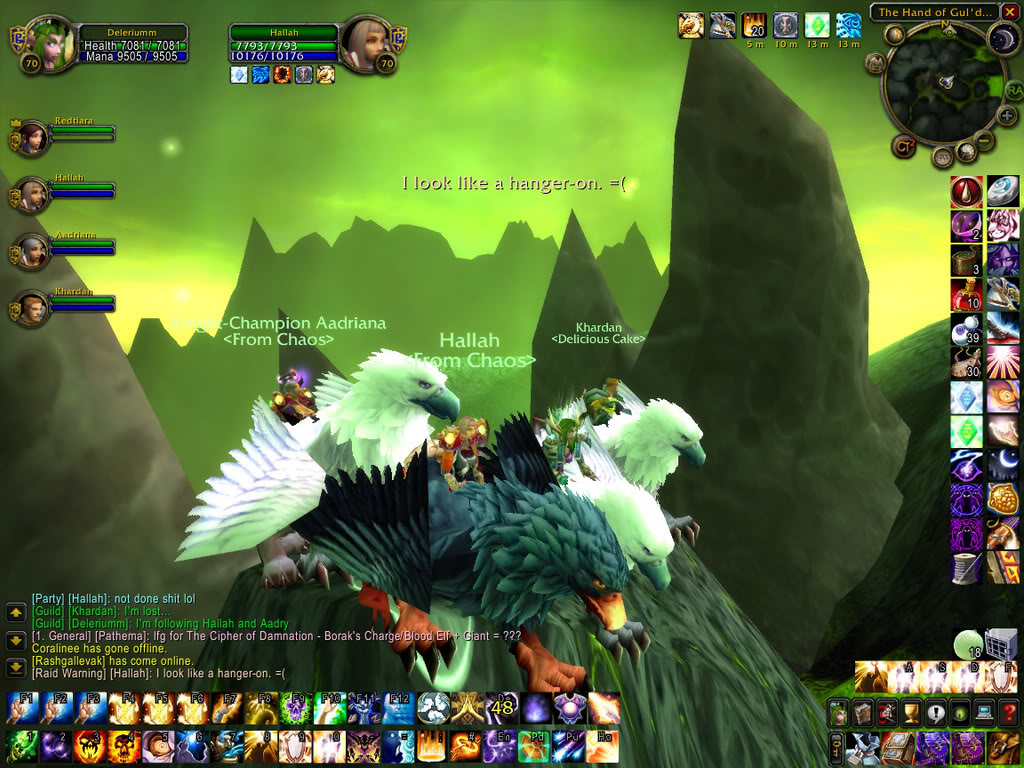Select party member Redtiara's portrait
Viewport: 1024px width, 768px height.
[32, 137]
